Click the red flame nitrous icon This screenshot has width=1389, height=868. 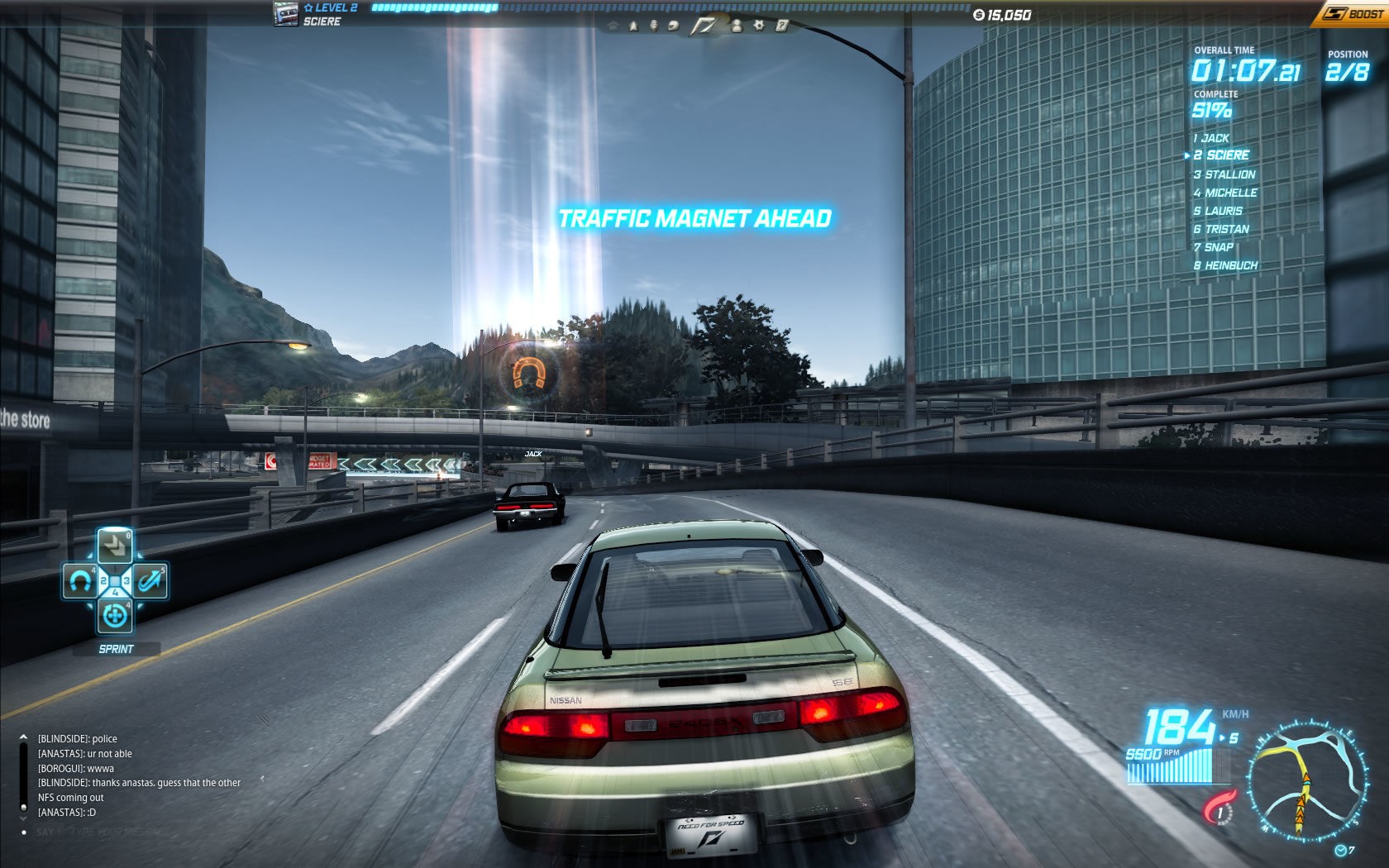point(1220,808)
